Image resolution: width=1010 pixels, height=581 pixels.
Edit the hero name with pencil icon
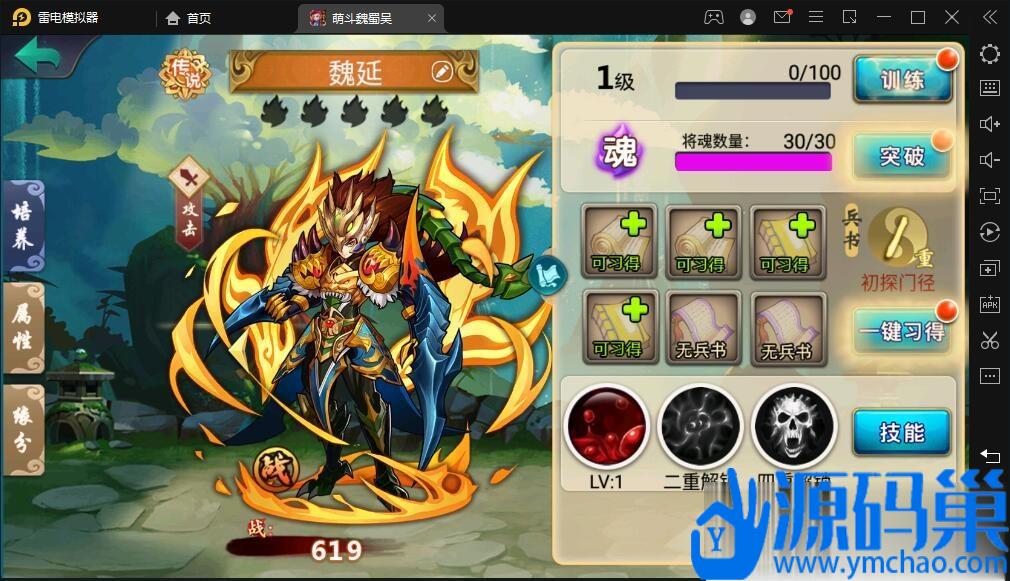point(441,71)
